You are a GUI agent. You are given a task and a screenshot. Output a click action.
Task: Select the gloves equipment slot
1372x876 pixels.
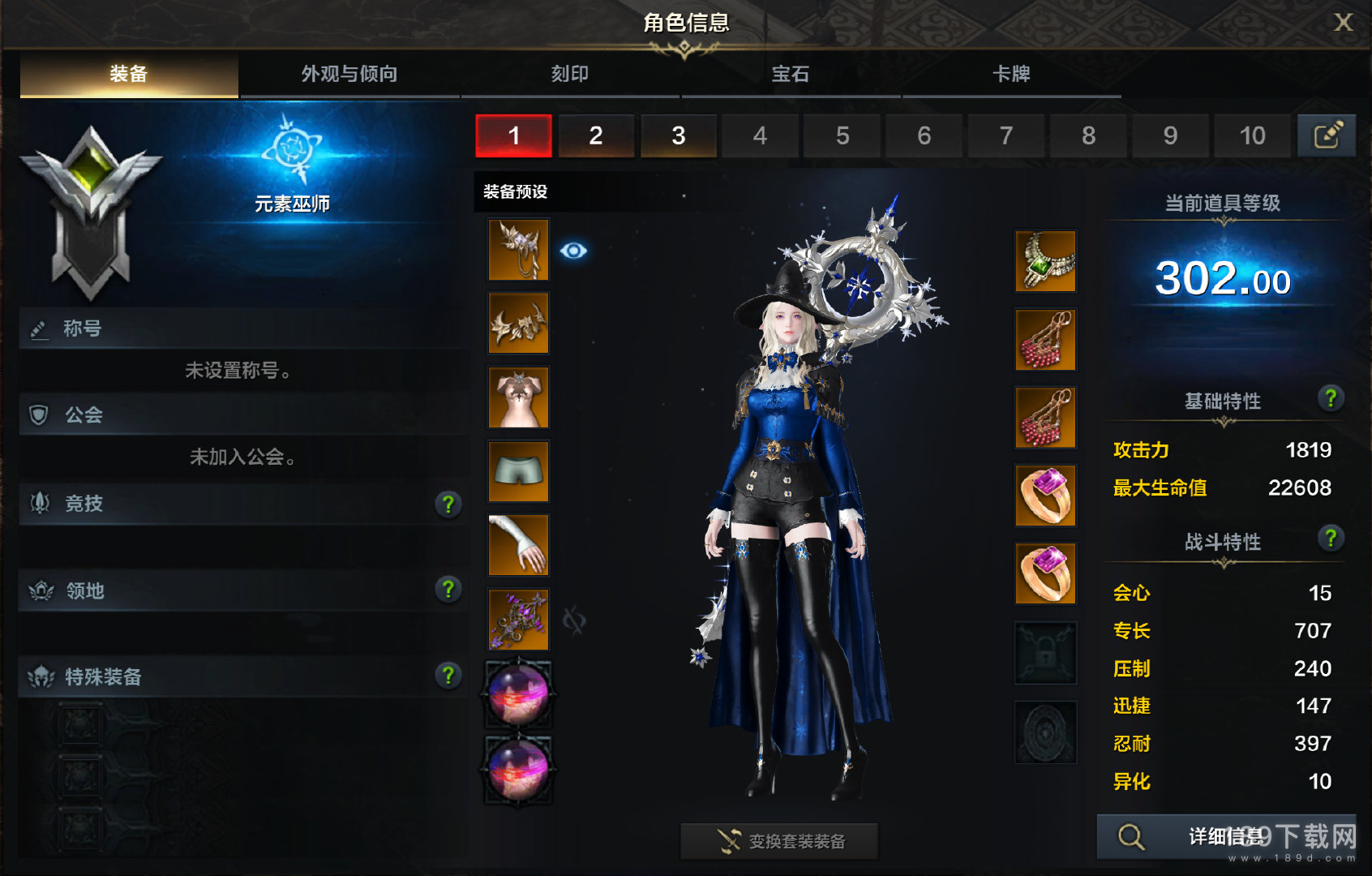point(519,545)
